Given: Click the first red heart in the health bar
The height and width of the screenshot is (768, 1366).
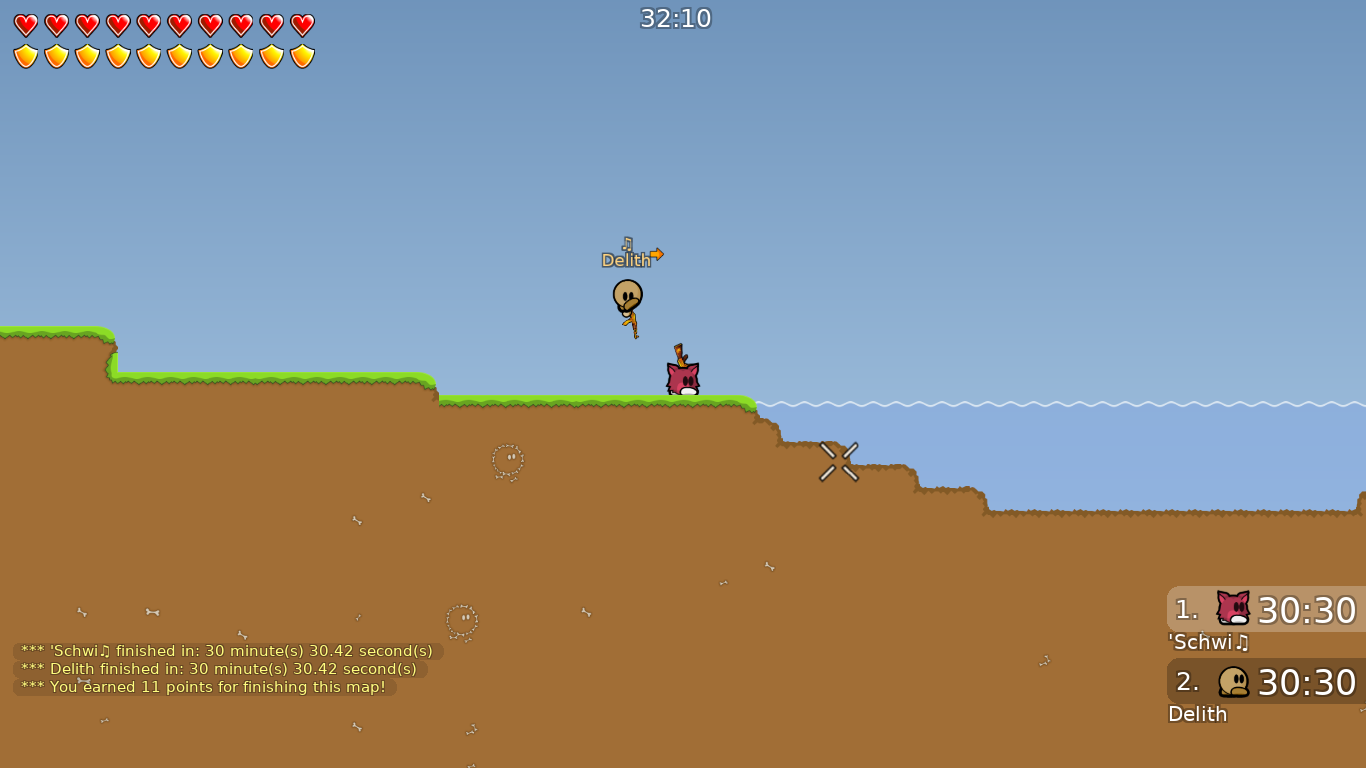Looking at the screenshot, I should (x=24, y=25).
